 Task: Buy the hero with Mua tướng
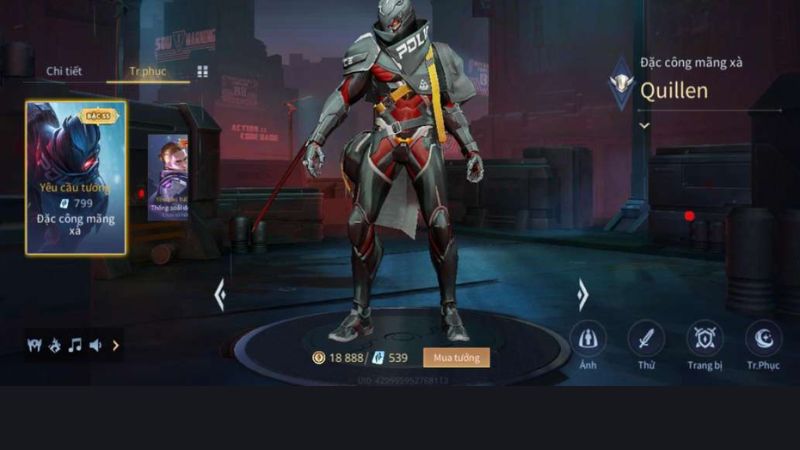point(456,357)
